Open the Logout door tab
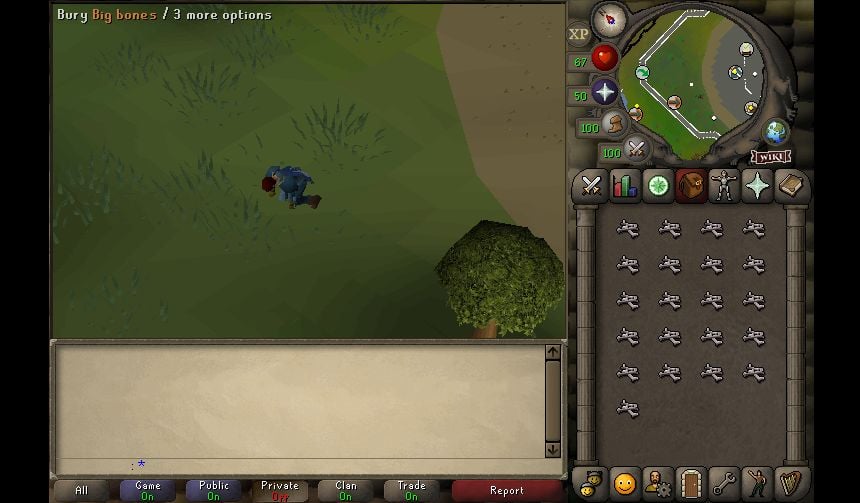This screenshot has width=860, height=503. [x=691, y=483]
